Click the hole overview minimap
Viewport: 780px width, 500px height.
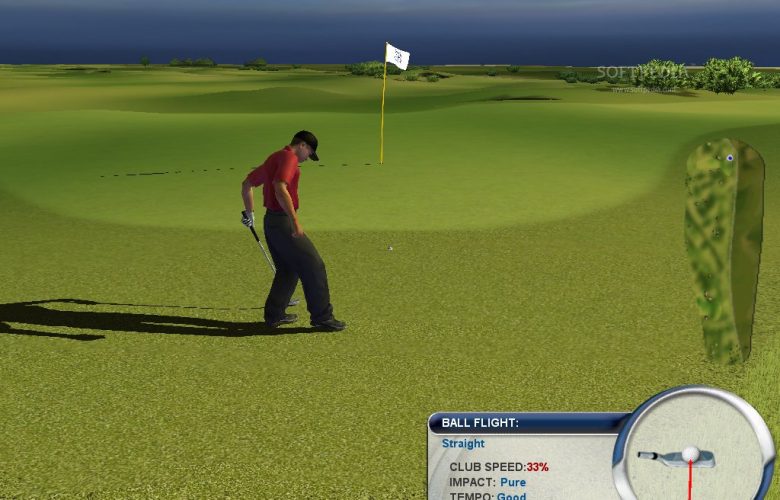click(x=724, y=250)
